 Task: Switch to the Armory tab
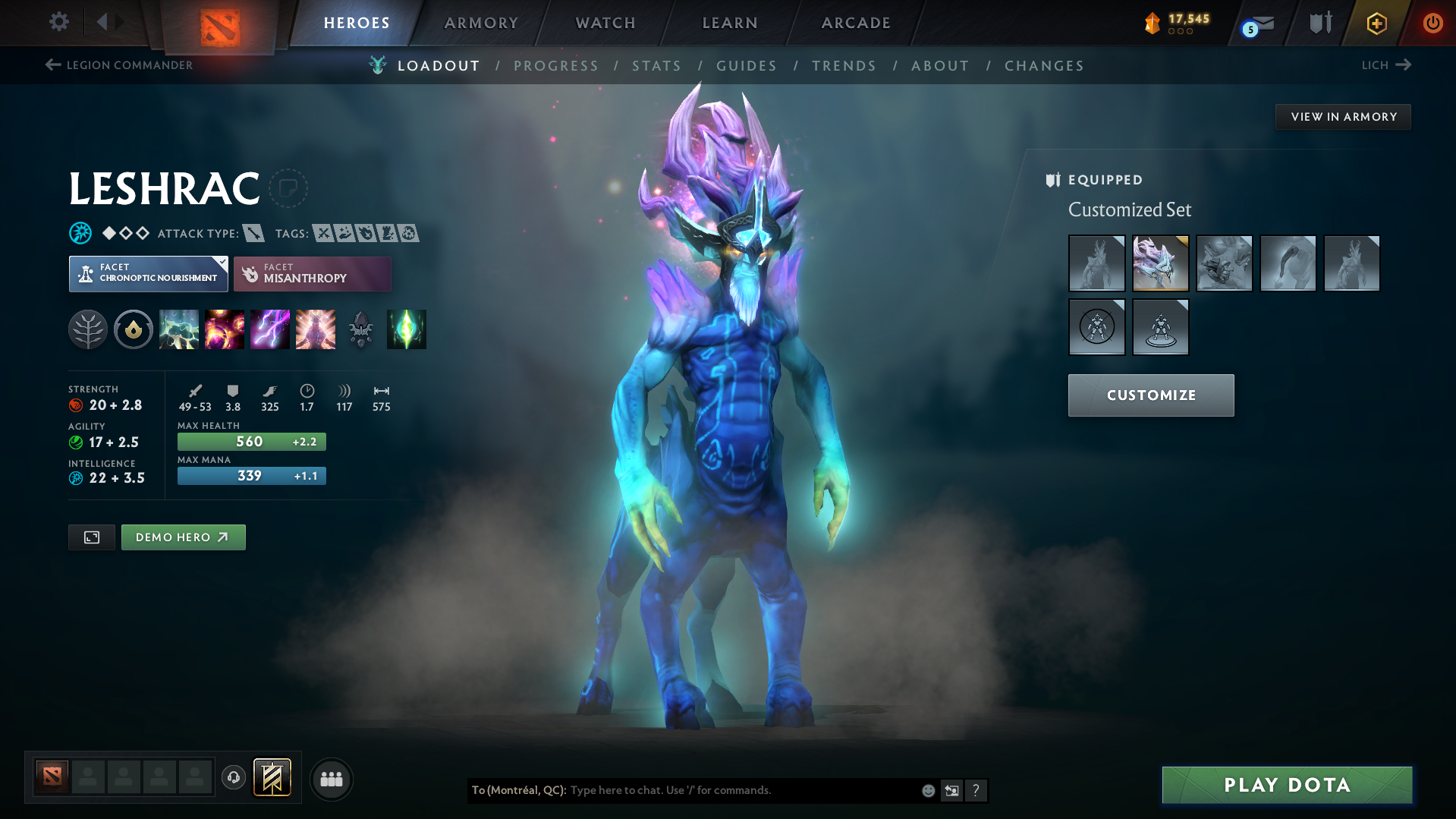(481, 23)
